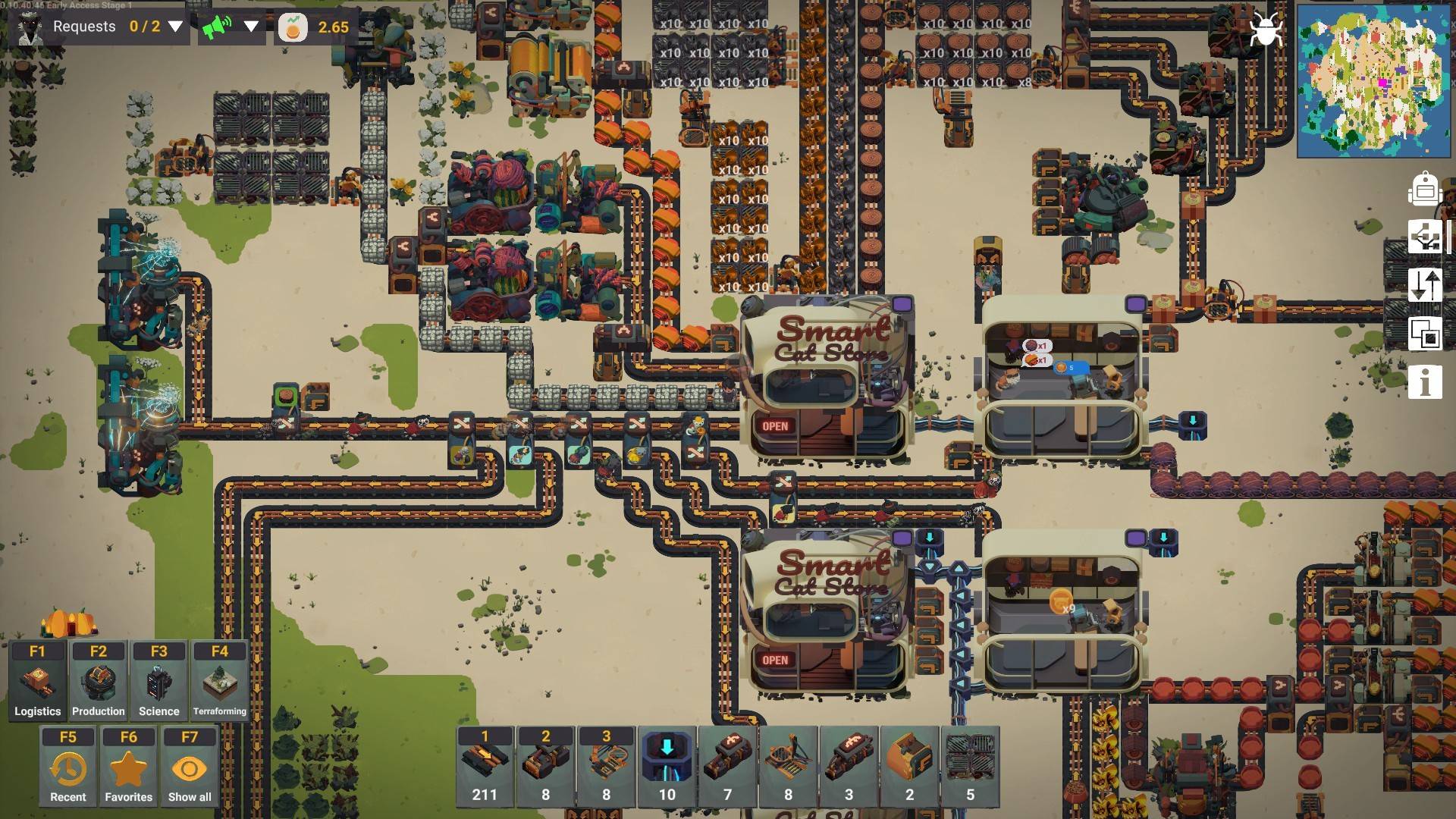
Task: Open the bug report icon
Action: click(1265, 30)
